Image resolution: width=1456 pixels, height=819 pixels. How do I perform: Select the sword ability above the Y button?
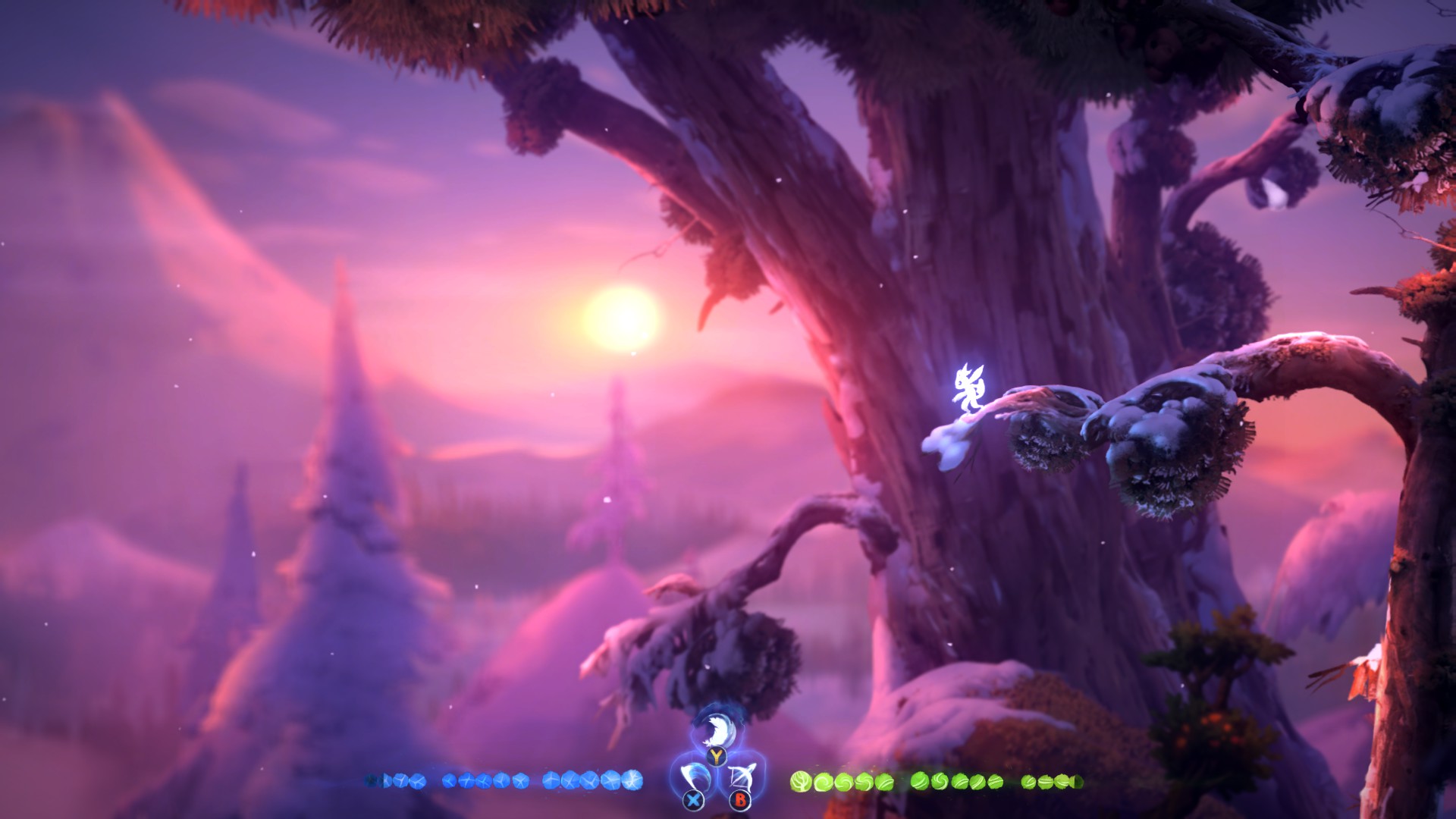[x=716, y=730]
